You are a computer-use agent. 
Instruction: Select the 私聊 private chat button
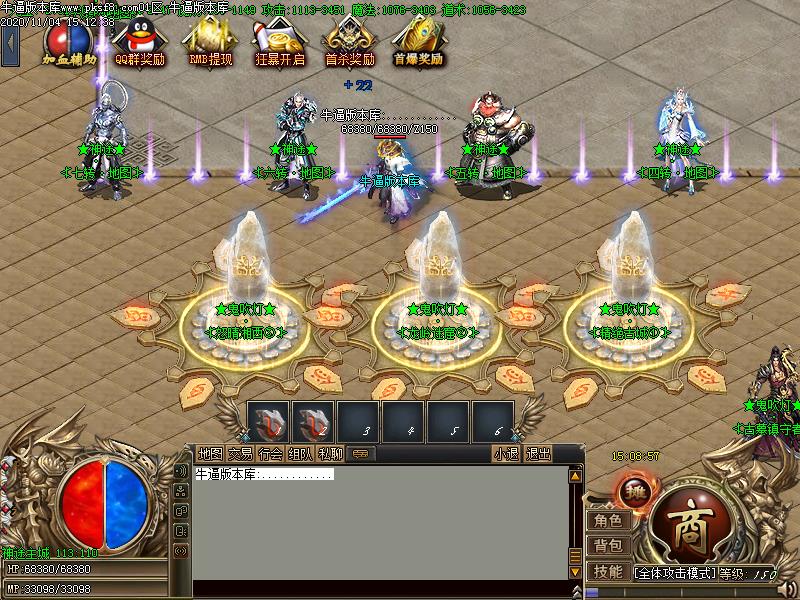(330, 453)
